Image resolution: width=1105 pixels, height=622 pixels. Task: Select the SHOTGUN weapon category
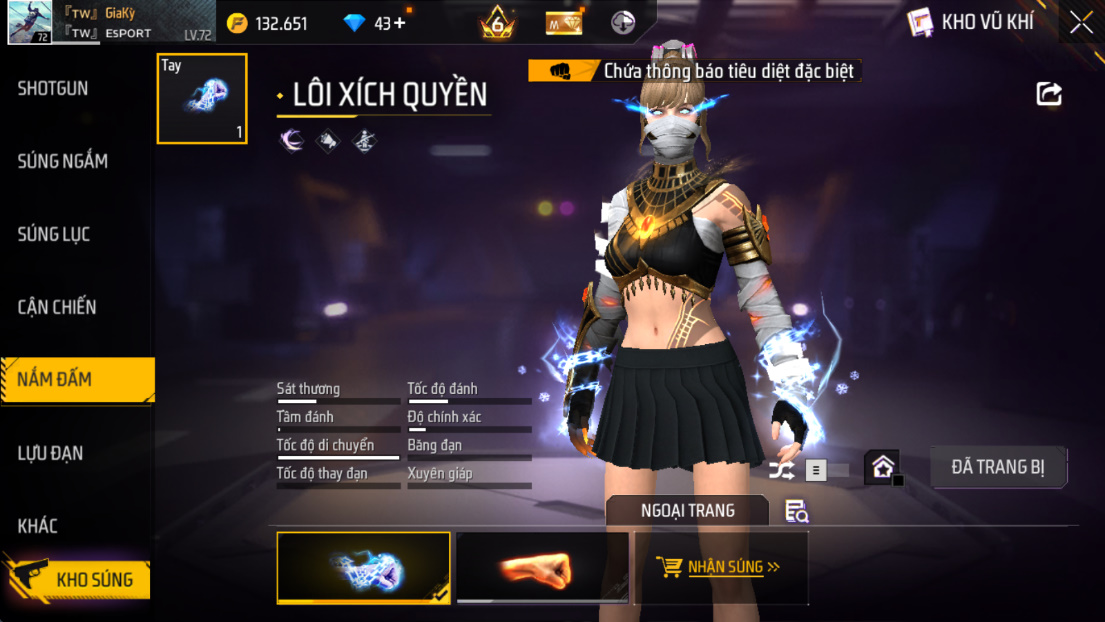click(x=53, y=89)
